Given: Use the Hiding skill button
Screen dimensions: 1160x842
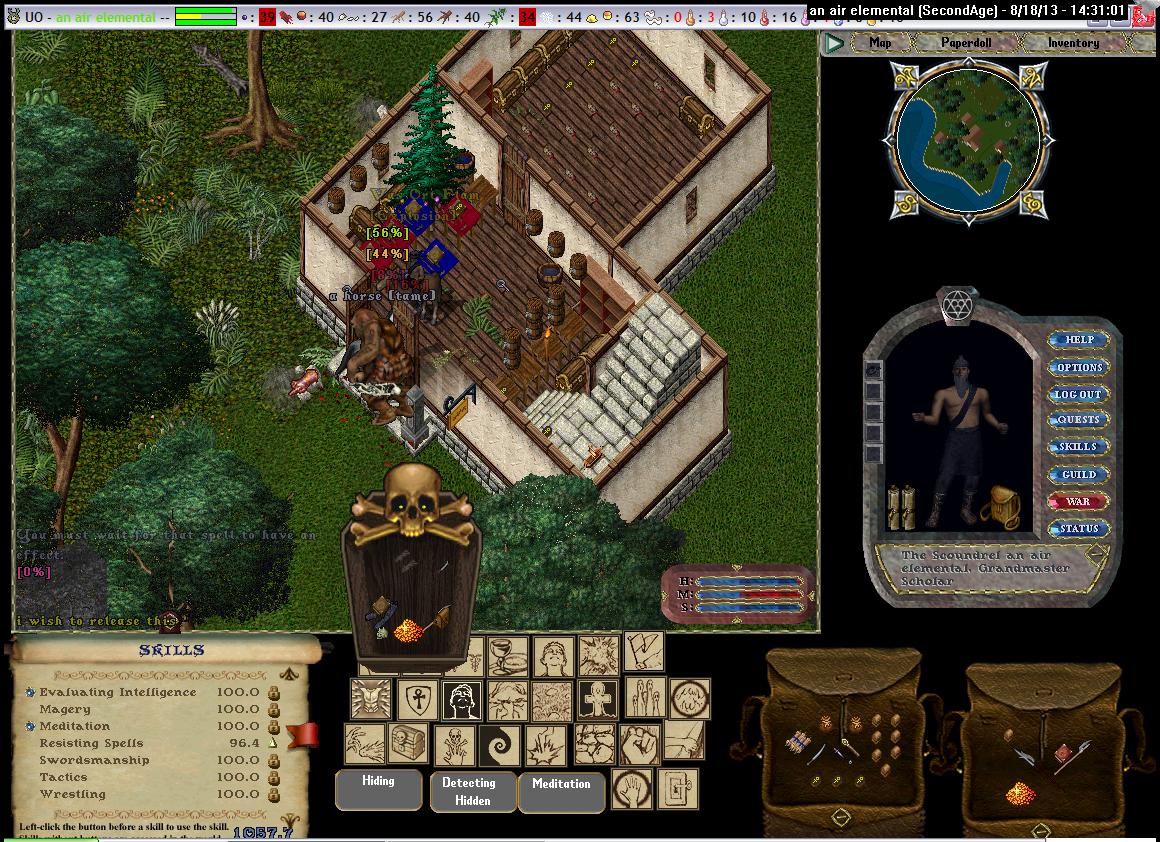Looking at the screenshot, I should coord(378,788).
